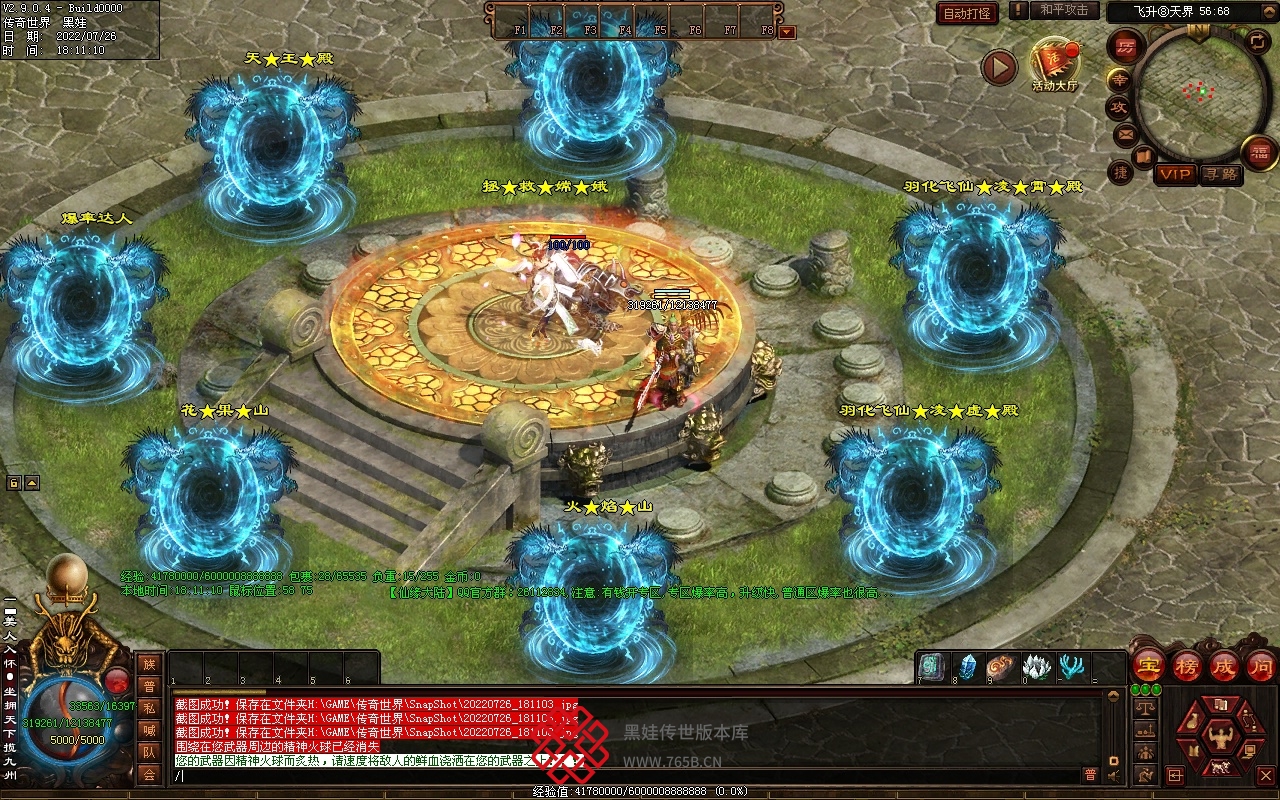
Task: Open the 活动大厅 event hall
Action: [x=1055, y=62]
